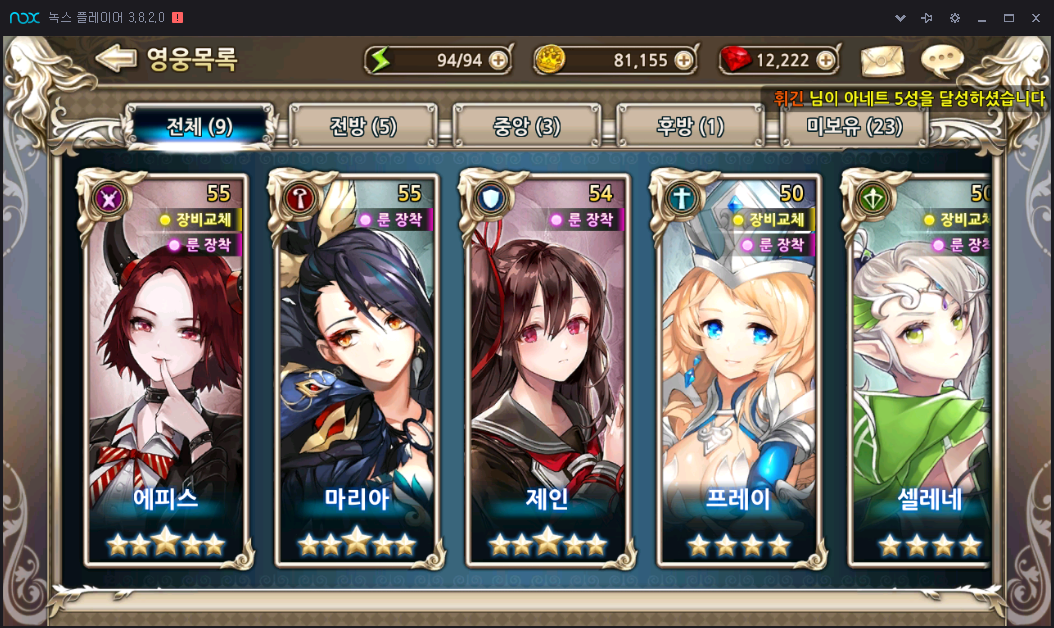Image resolution: width=1054 pixels, height=628 pixels.
Task: Select the 에피스 hero card
Action: (166, 370)
